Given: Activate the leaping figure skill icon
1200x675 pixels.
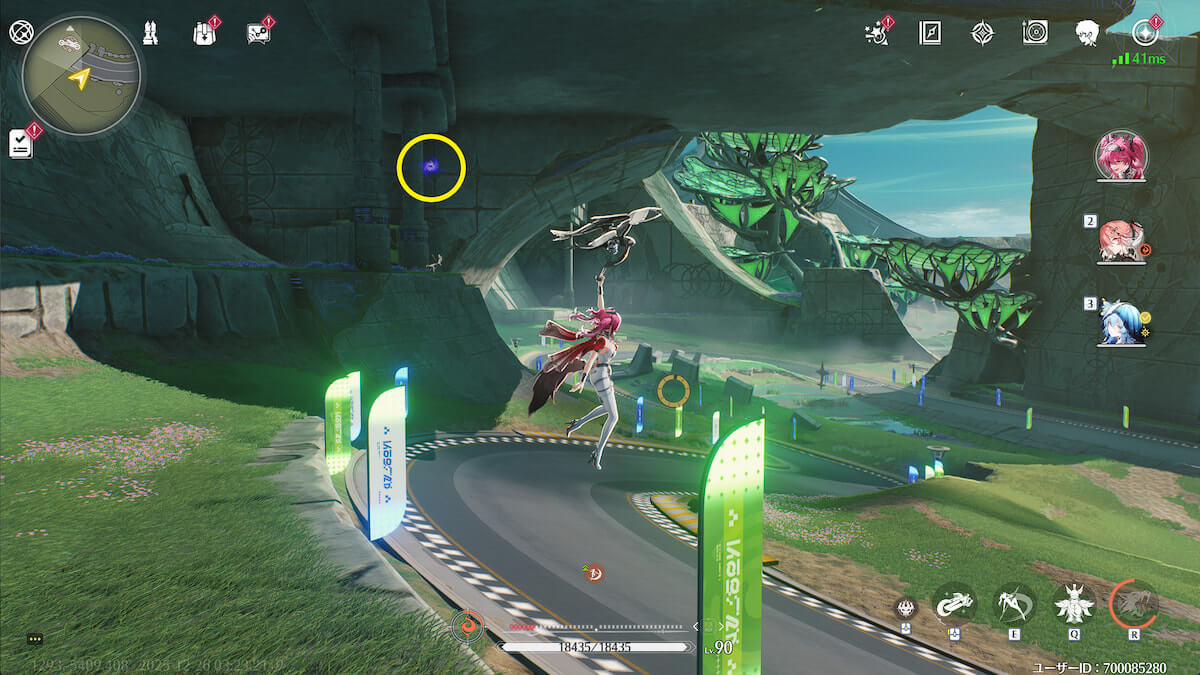Looking at the screenshot, I should point(1014,604).
